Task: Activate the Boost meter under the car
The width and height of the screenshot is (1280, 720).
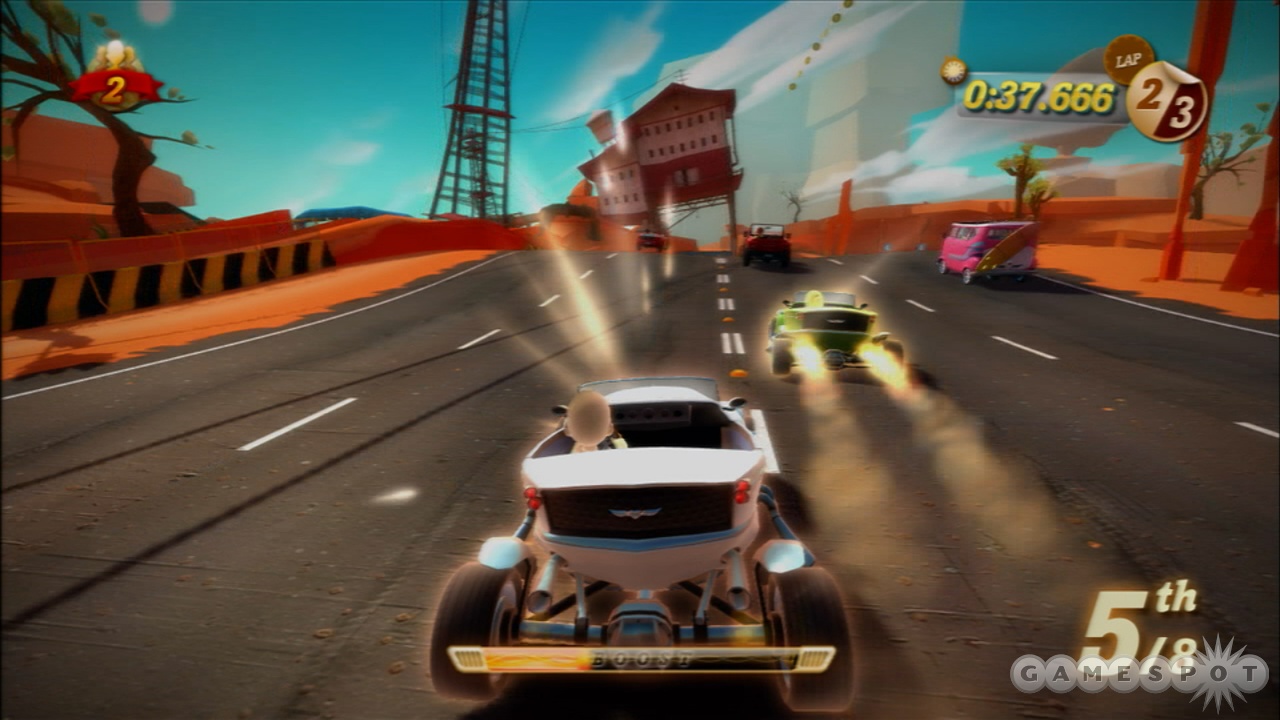Action: point(641,659)
